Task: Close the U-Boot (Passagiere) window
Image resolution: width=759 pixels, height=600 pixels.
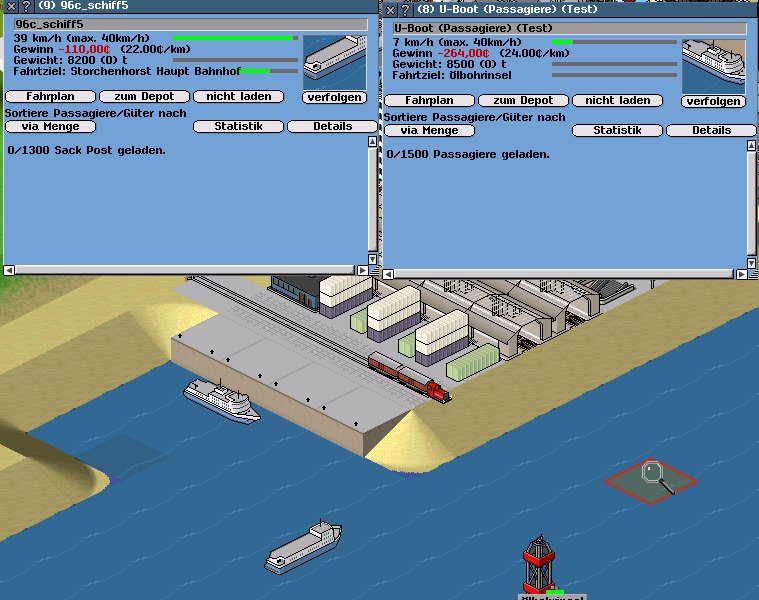Action: pos(390,10)
